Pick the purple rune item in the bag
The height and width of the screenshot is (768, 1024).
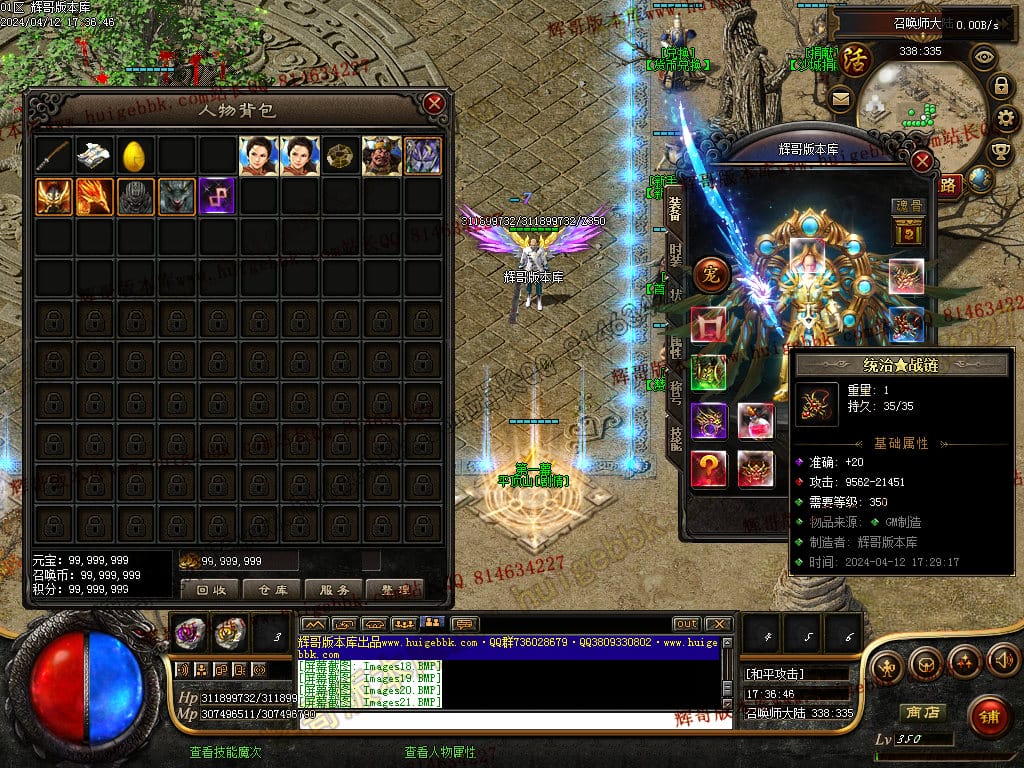(x=217, y=196)
